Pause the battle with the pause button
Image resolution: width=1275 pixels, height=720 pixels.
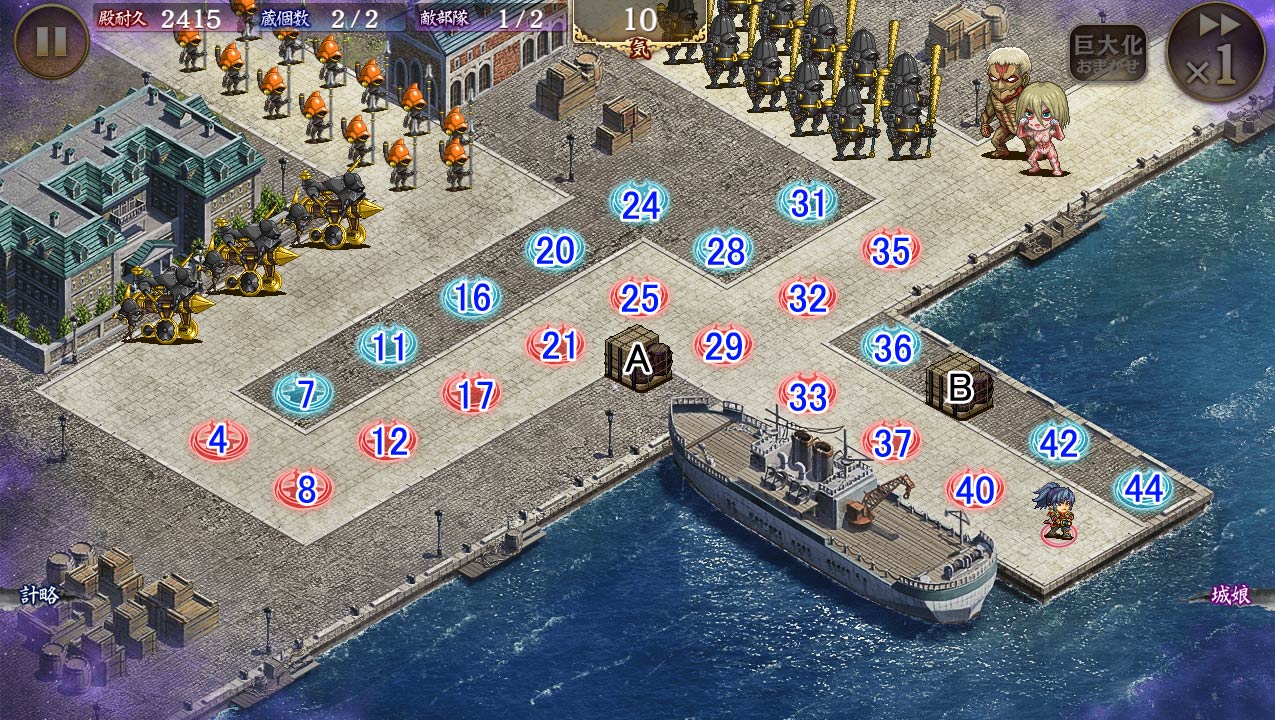(51, 42)
